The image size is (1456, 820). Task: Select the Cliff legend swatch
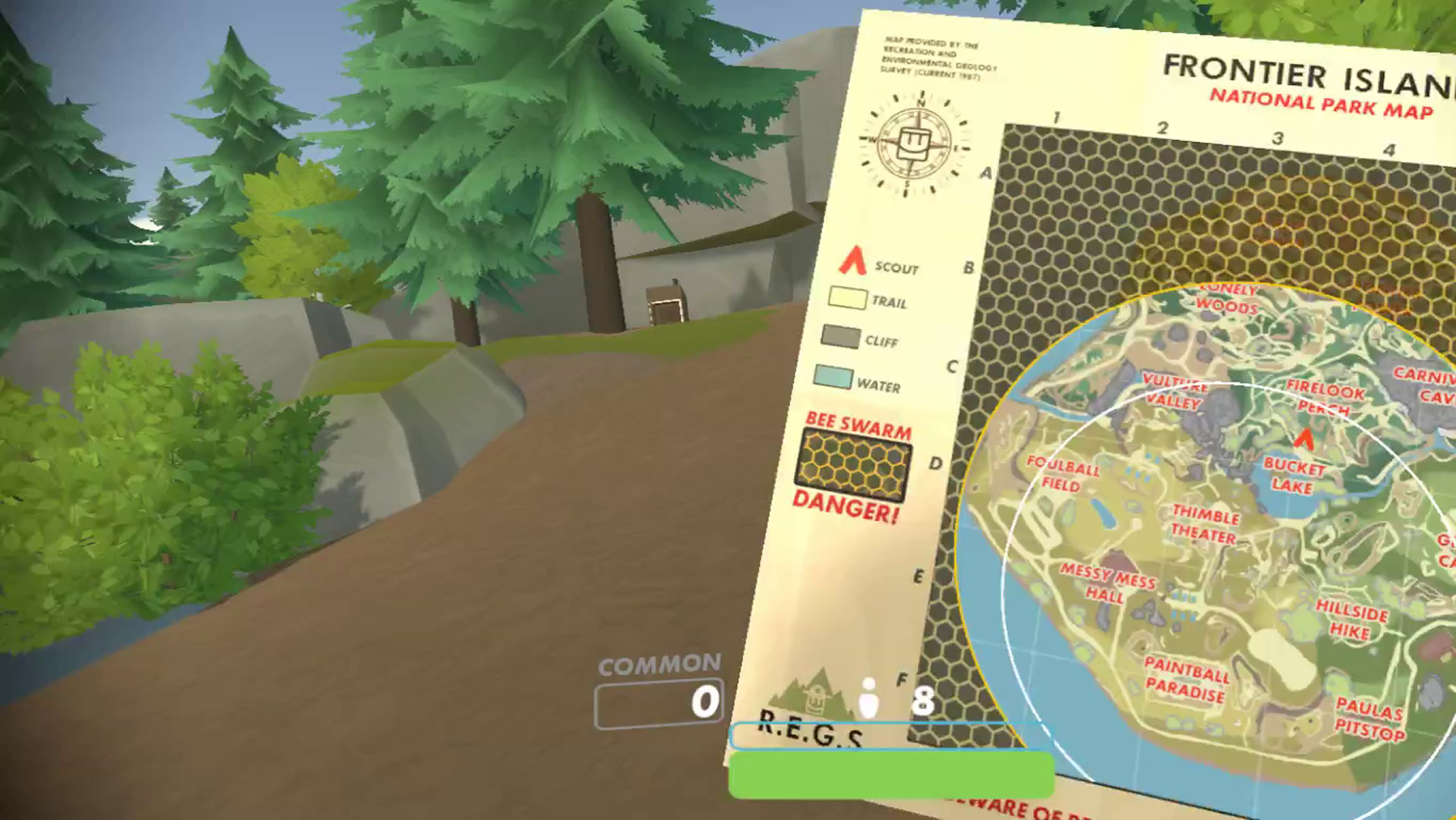(840, 337)
